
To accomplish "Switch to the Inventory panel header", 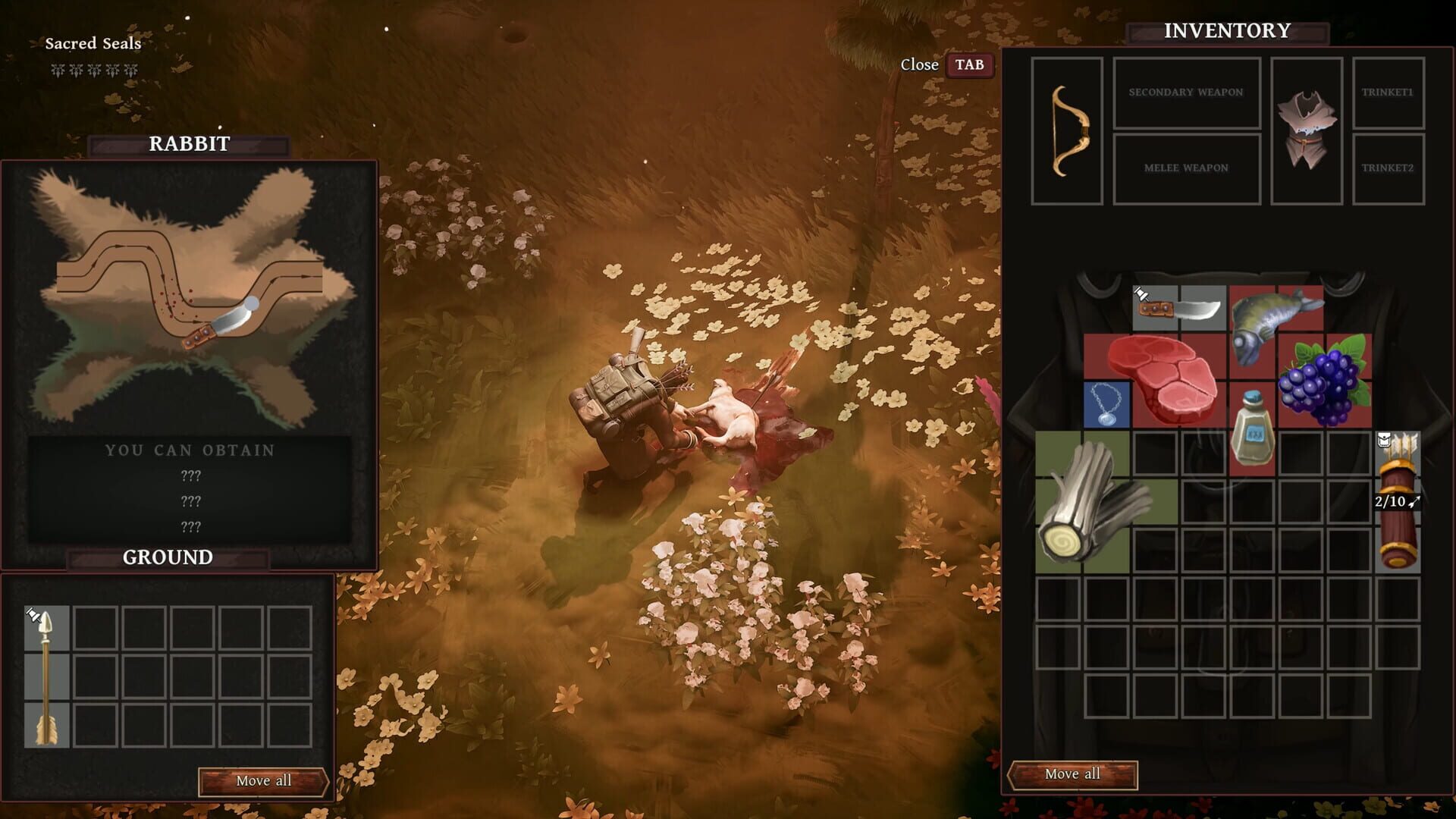I will click(x=1226, y=30).
